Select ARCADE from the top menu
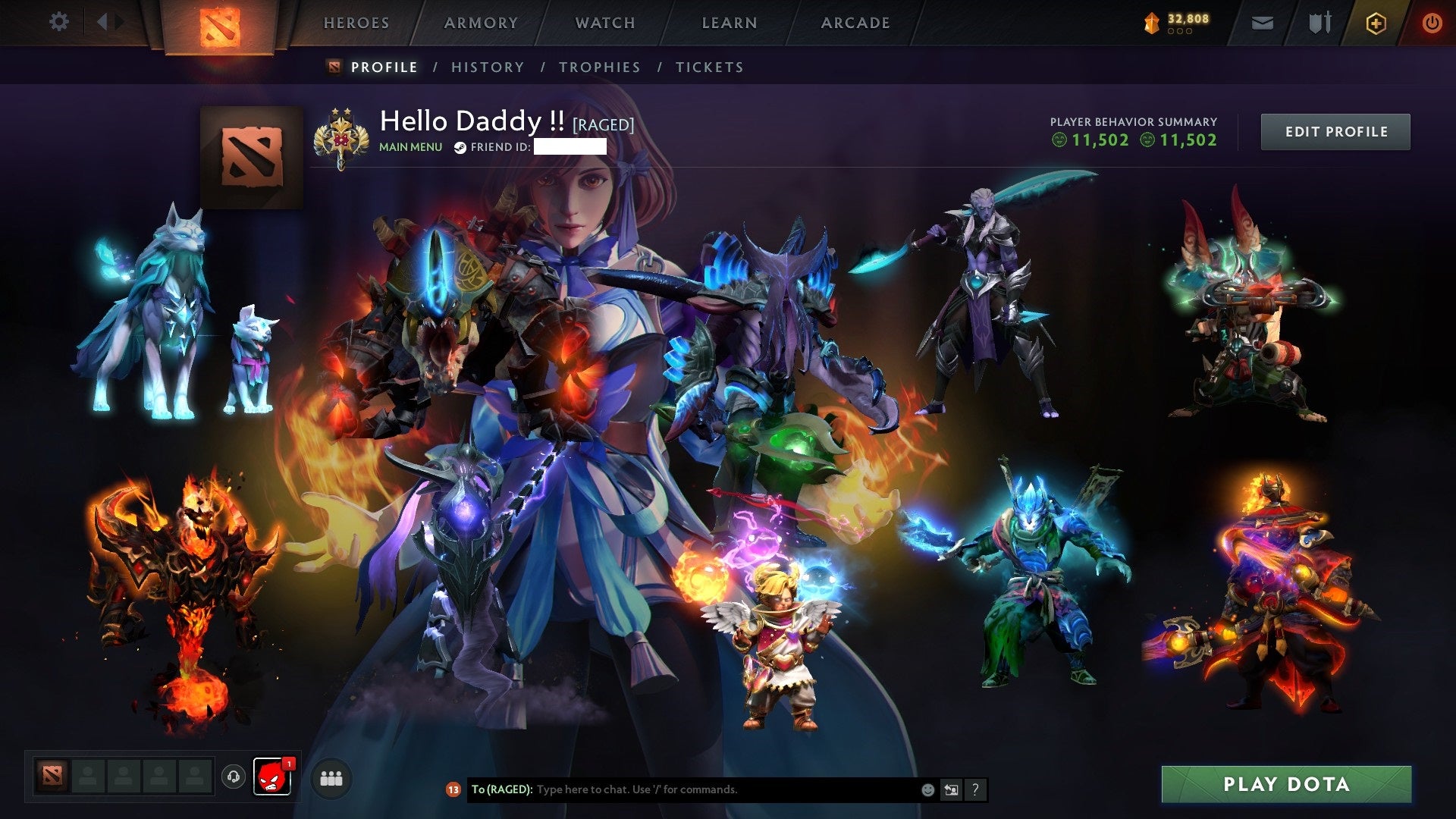The image size is (1456, 819). tap(855, 23)
